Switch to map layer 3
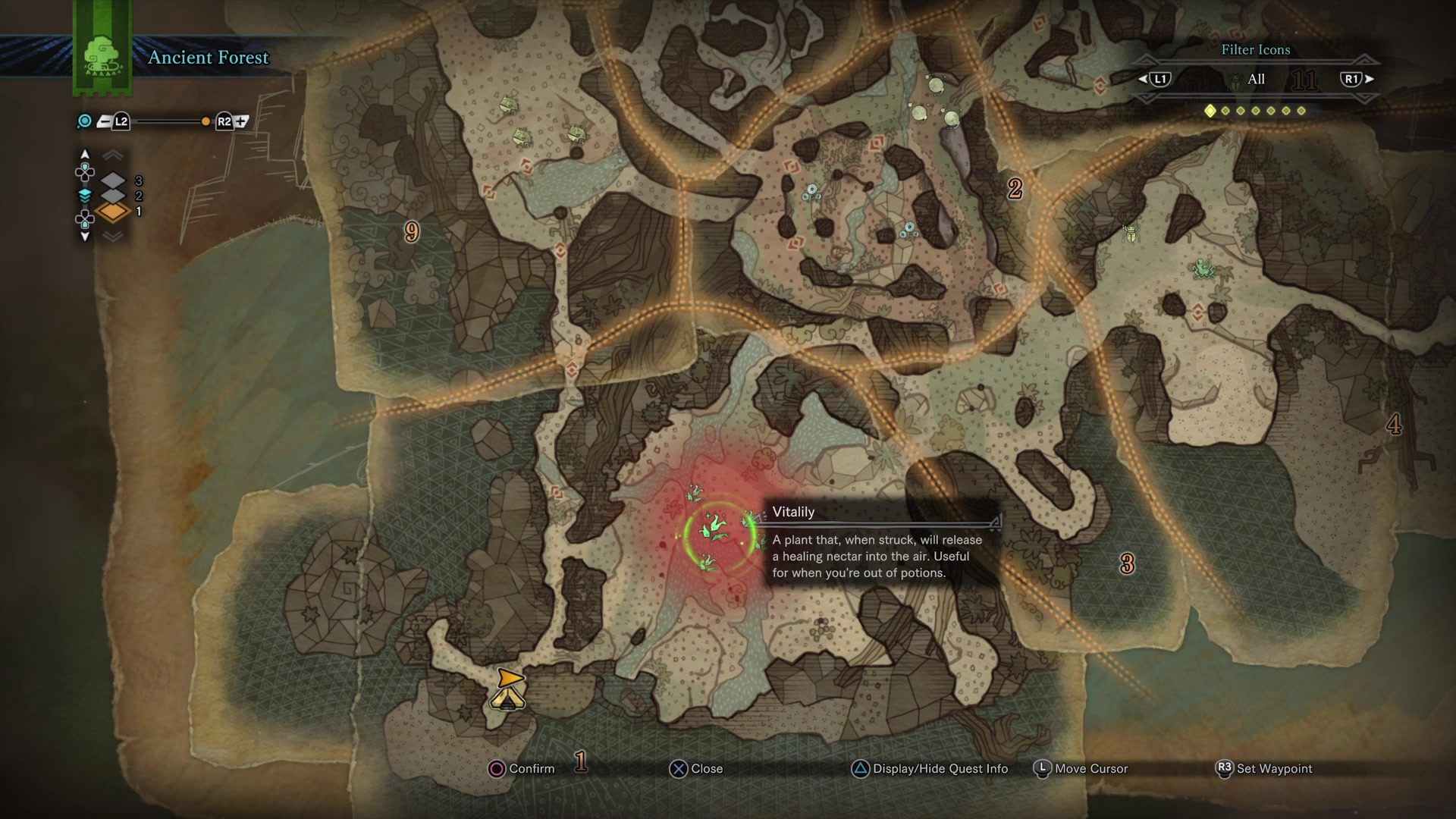This screenshot has width=1456, height=819. (x=113, y=180)
